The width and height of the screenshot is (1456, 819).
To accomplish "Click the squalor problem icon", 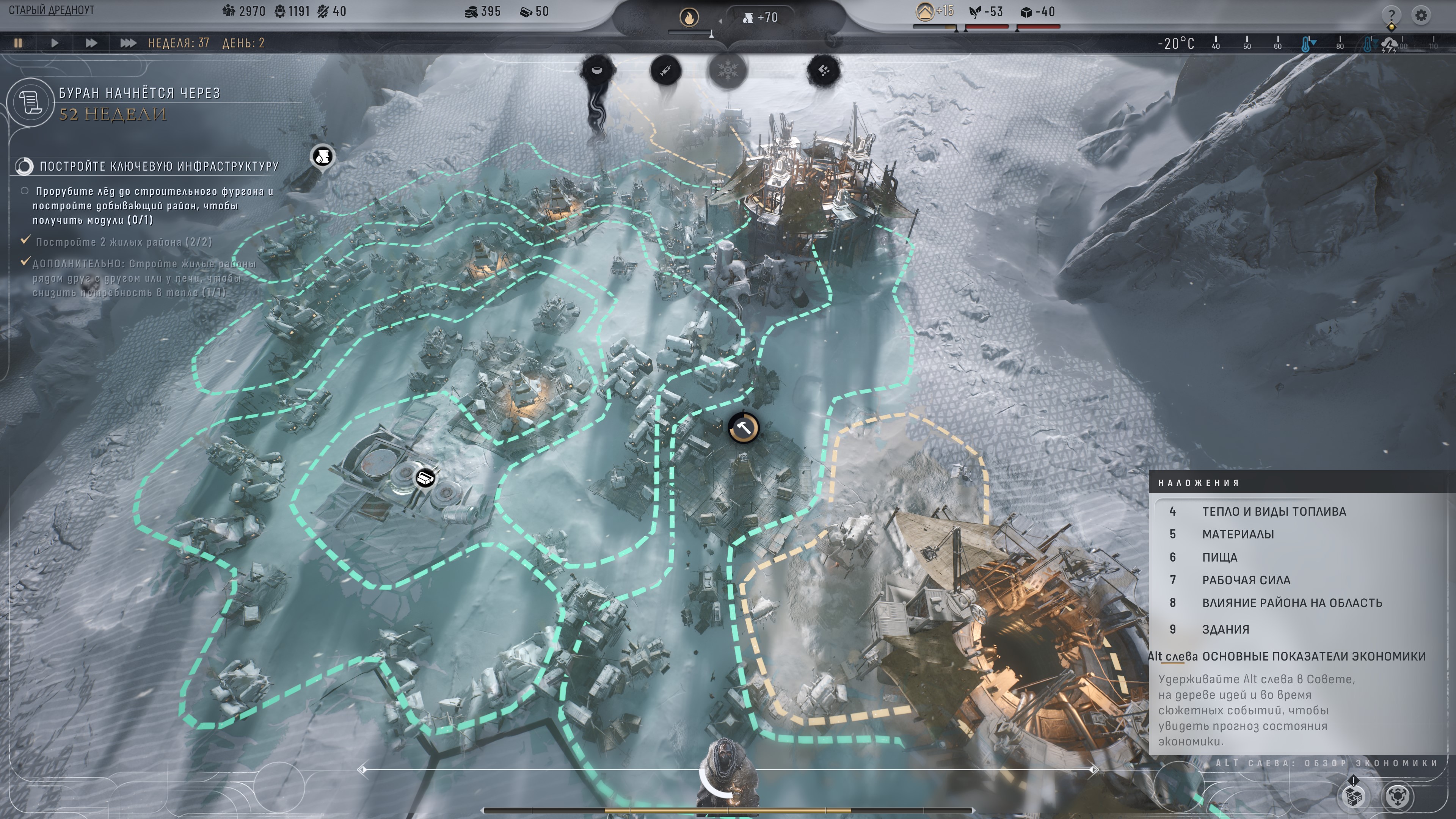I will (x=824, y=71).
